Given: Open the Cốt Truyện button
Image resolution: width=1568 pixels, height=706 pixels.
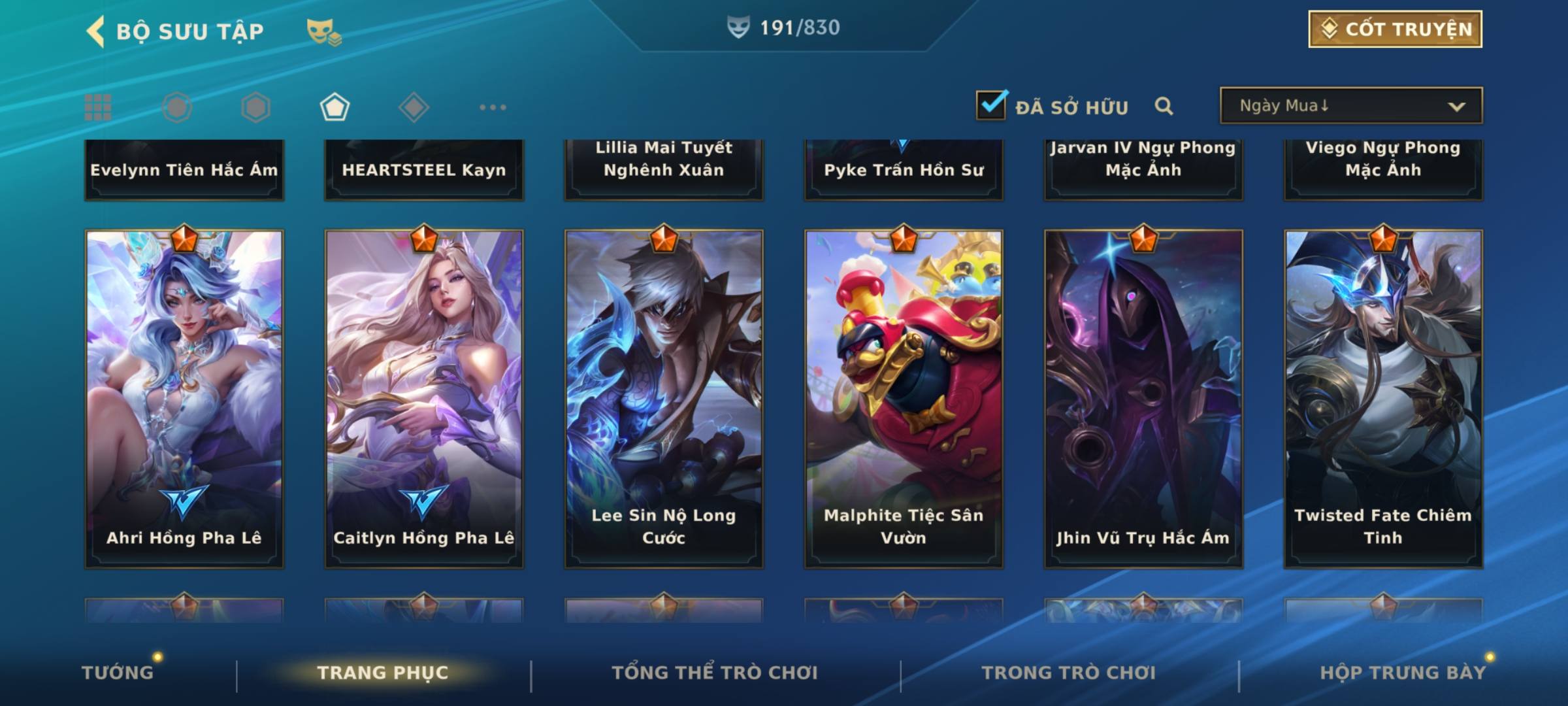Looking at the screenshot, I should 1395,29.
